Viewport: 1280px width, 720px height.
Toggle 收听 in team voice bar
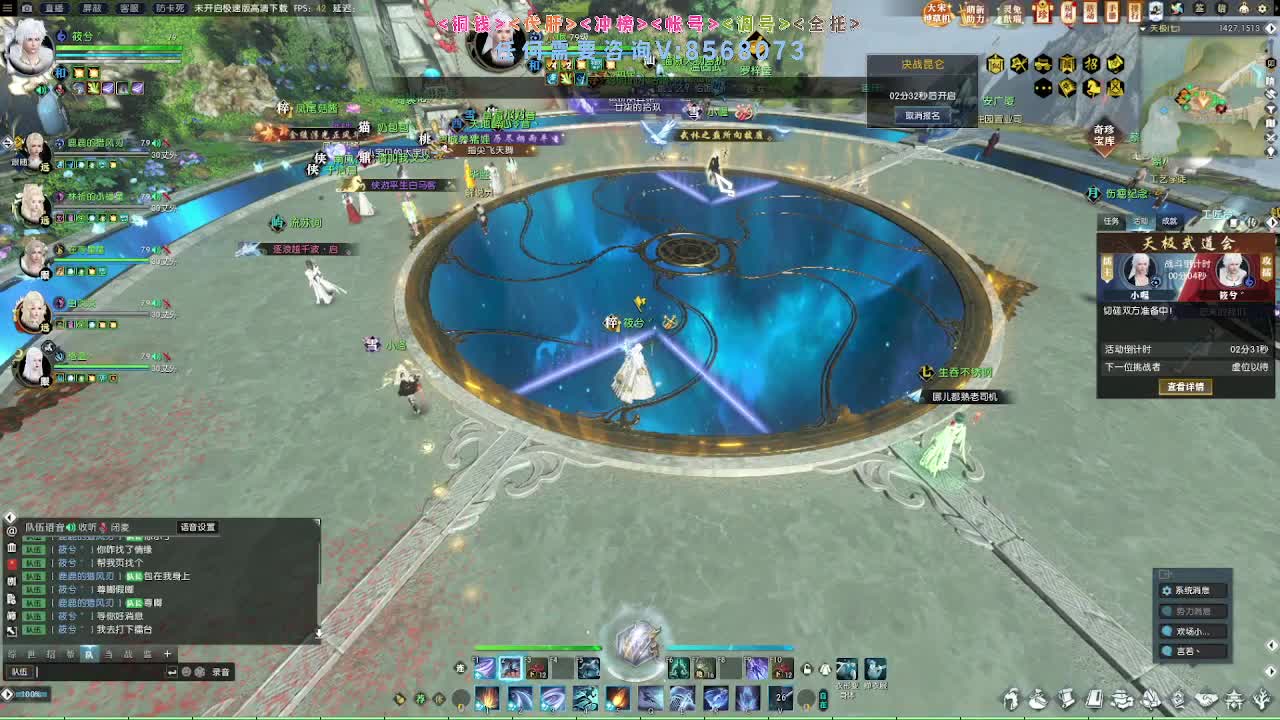click(86, 527)
